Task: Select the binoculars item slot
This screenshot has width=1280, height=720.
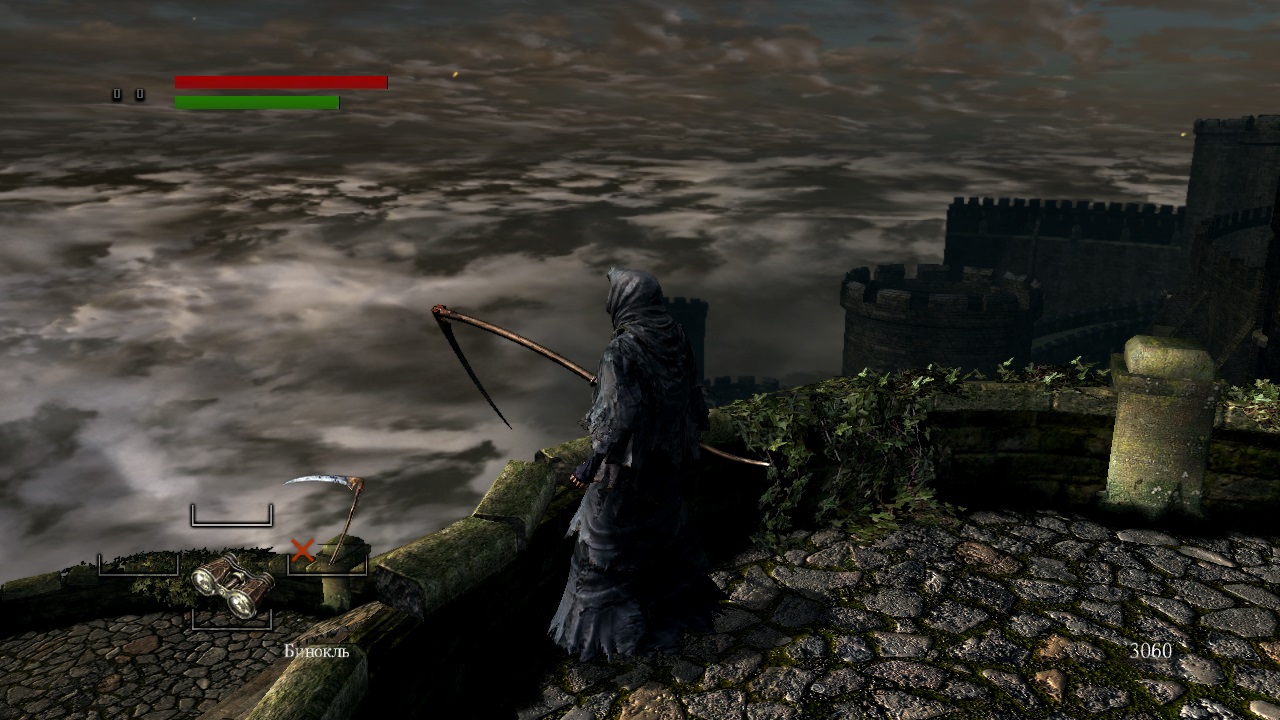Action: coord(232,587)
